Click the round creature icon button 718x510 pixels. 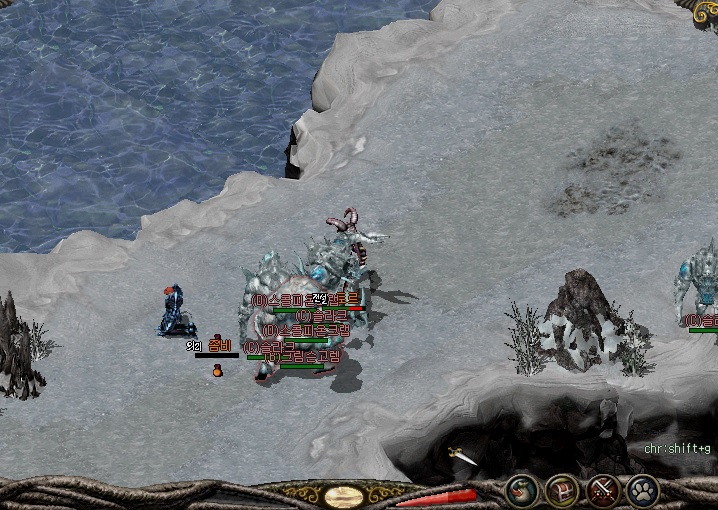tap(523, 491)
